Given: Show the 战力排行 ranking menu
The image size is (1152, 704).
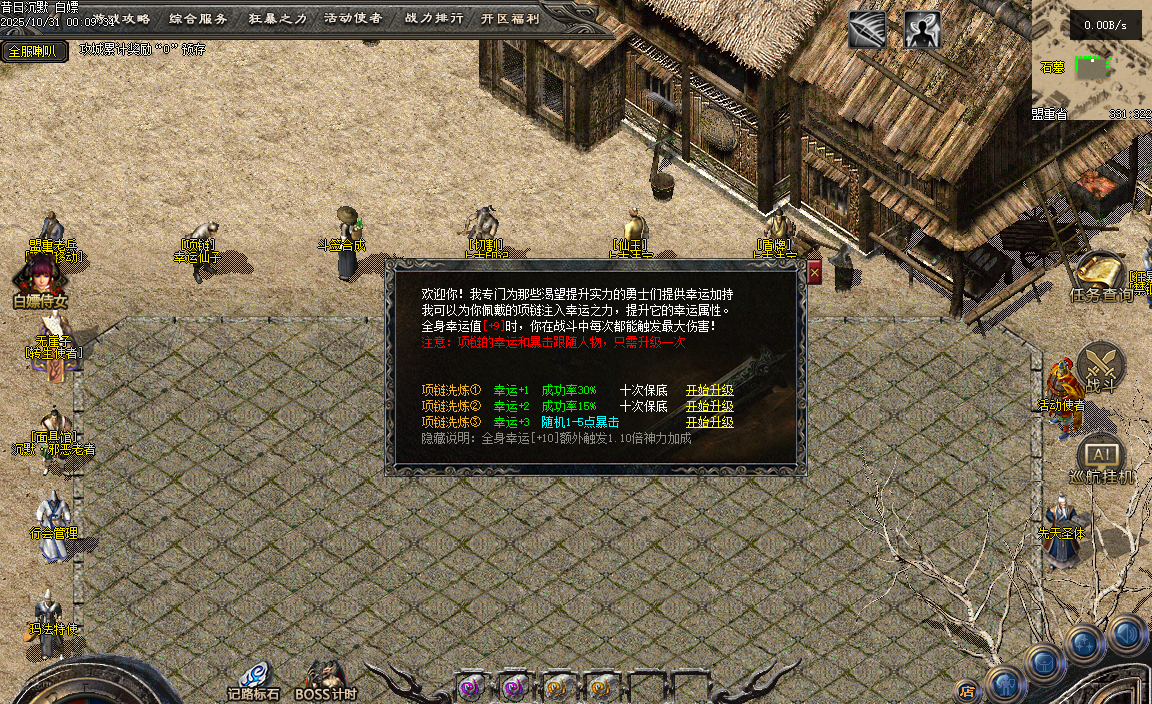Looking at the screenshot, I should point(434,18).
